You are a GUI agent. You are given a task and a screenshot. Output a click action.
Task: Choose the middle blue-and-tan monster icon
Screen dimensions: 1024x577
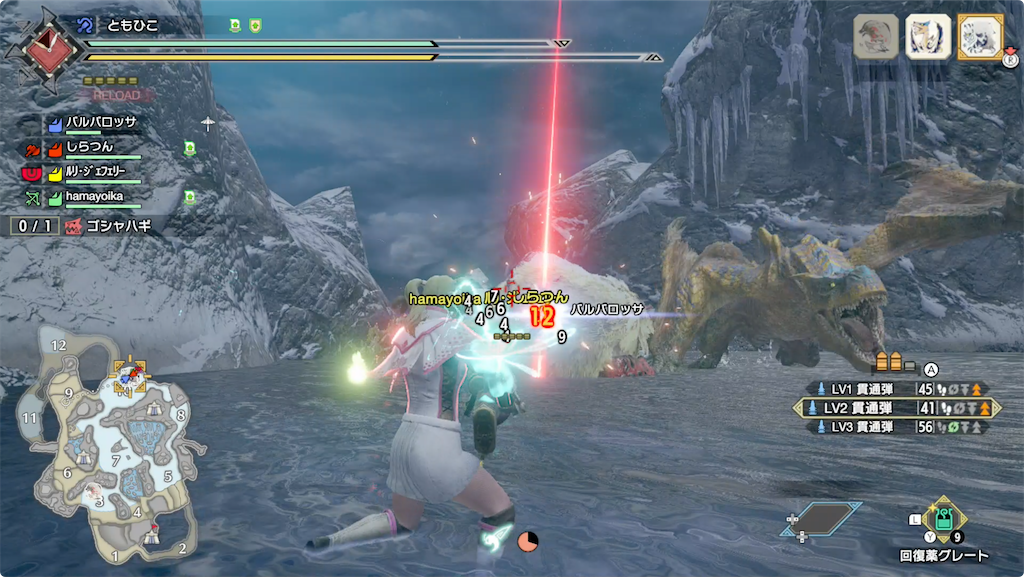click(928, 37)
